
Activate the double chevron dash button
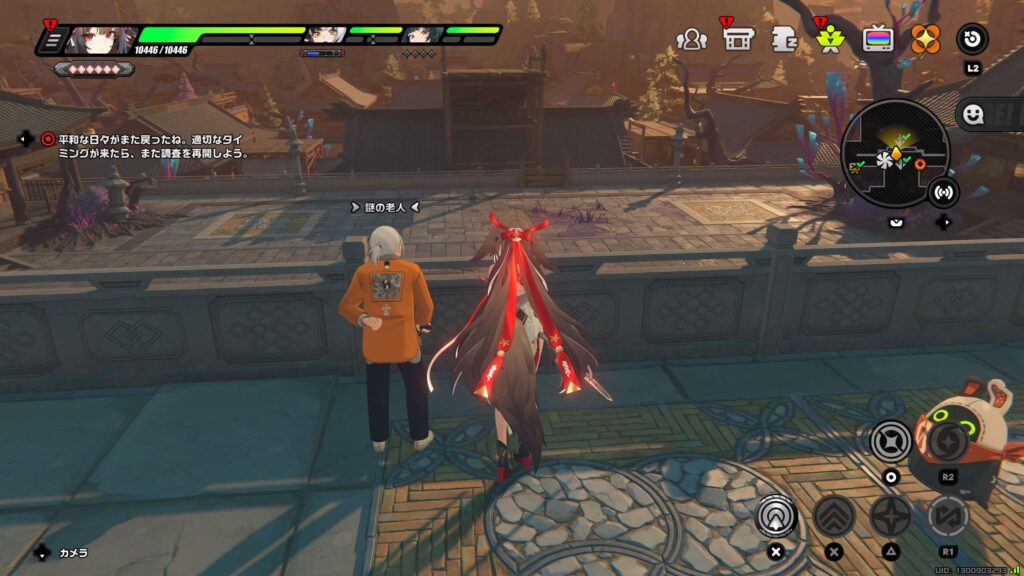tap(832, 515)
